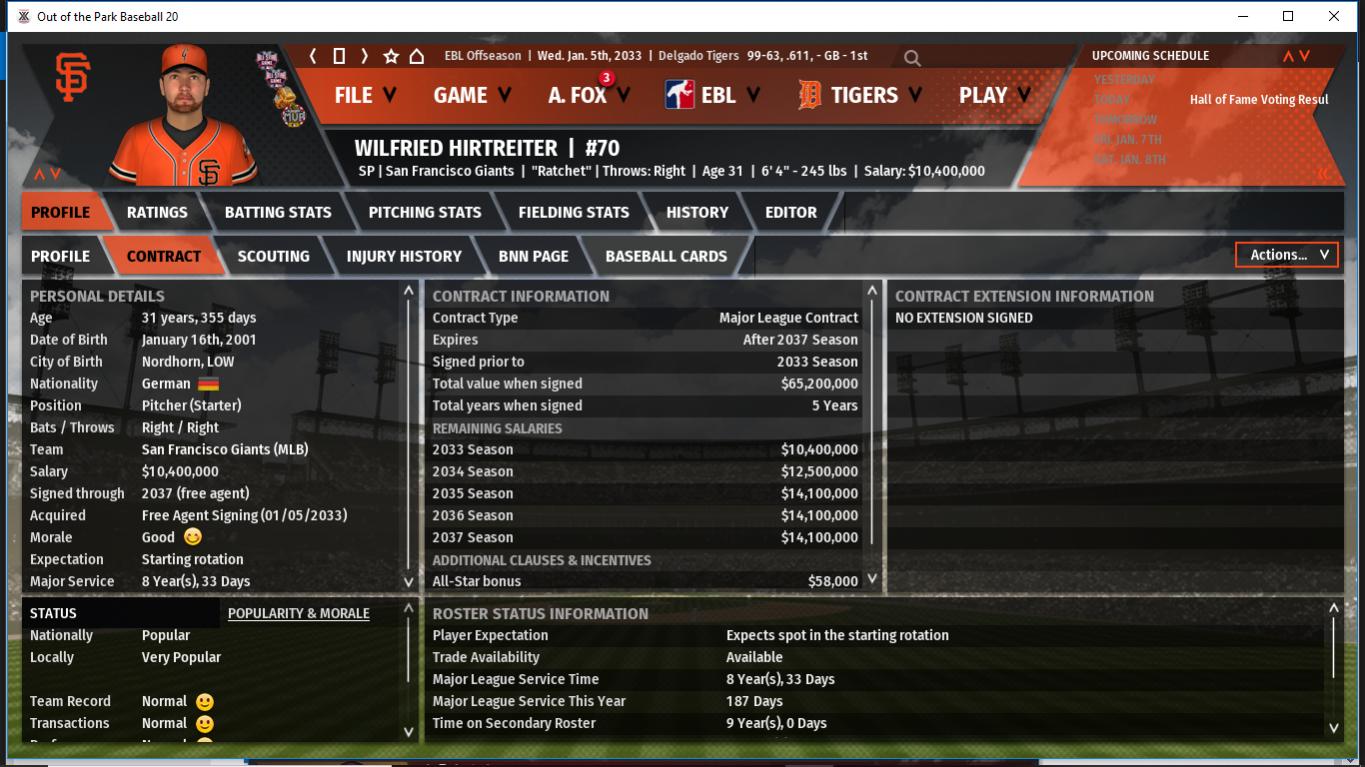Open the EDITOR tab
The image size is (1365, 767).
[x=791, y=212]
